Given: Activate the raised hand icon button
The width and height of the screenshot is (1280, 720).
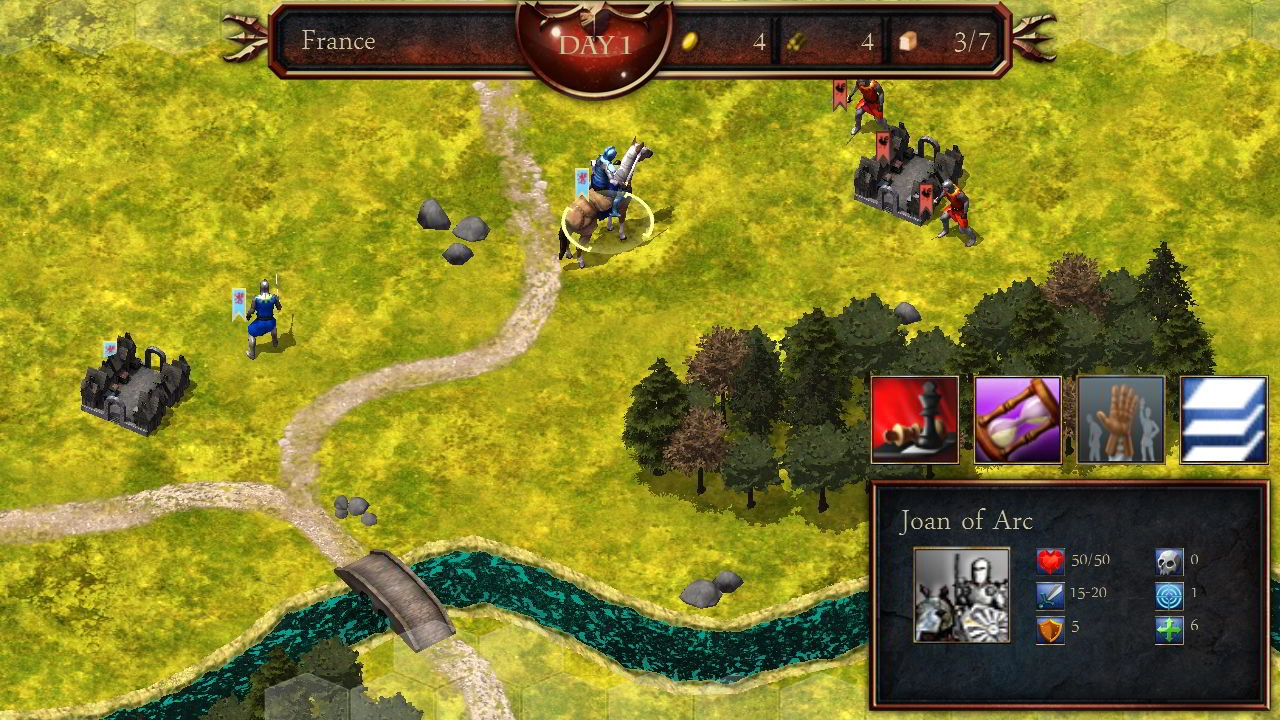Looking at the screenshot, I should pyautogui.click(x=1121, y=420).
